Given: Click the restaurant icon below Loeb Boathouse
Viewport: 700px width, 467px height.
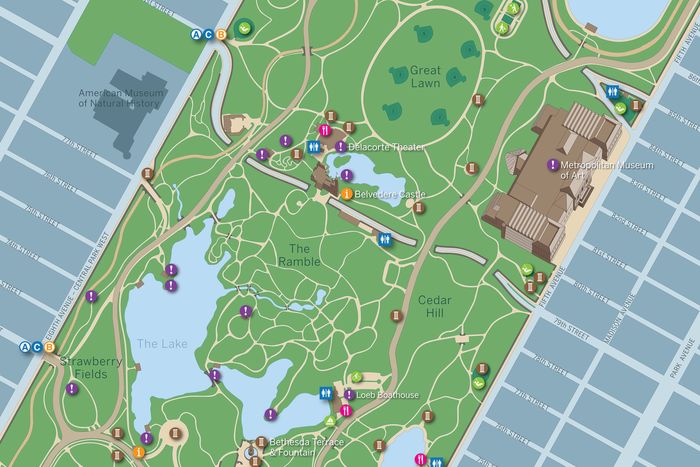Looking at the screenshot, I should [345, 409].
